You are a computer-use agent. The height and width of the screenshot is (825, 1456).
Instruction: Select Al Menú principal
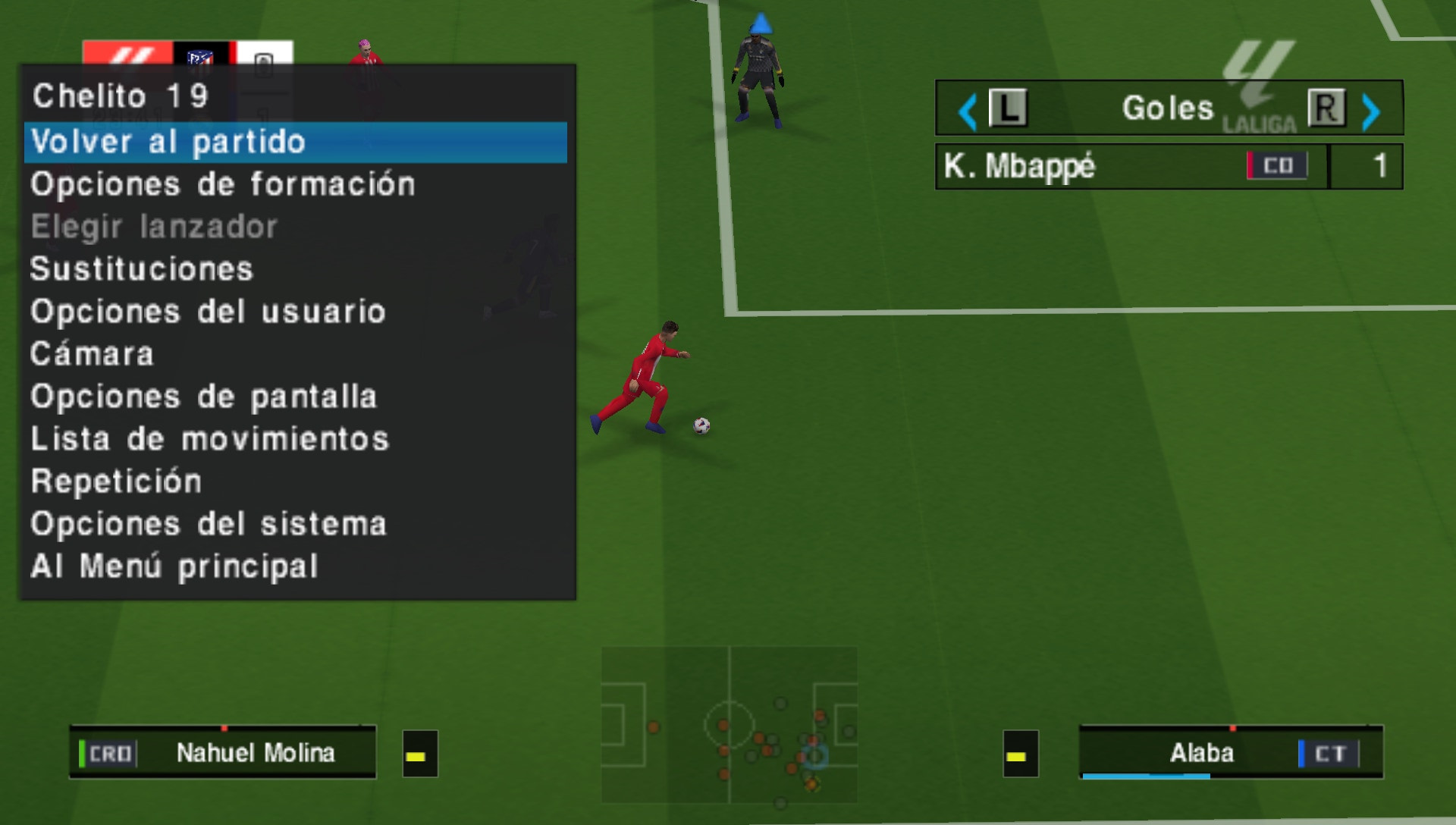[x=174, y=566]
